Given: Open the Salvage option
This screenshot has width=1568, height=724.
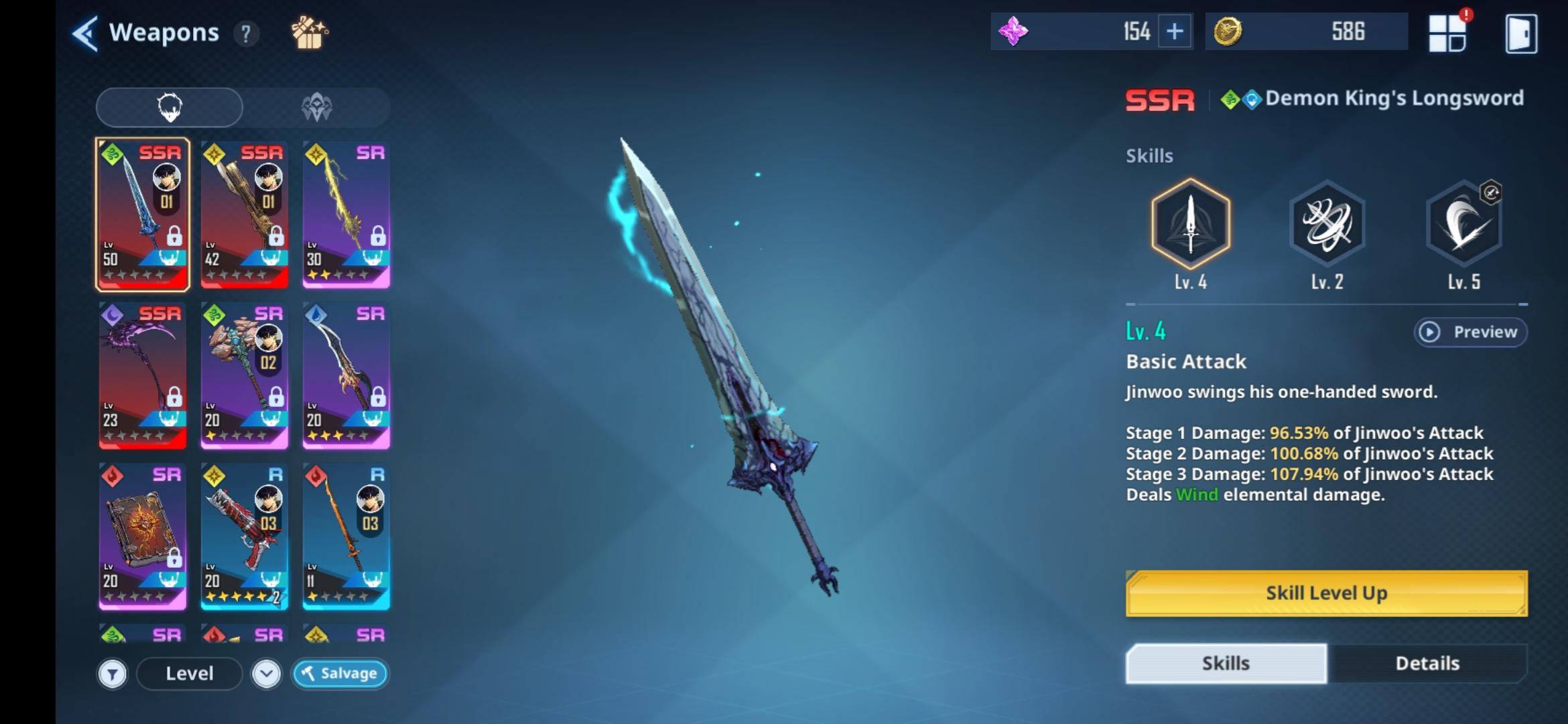Looking at the screenshot, I should (x=340, y=674).
